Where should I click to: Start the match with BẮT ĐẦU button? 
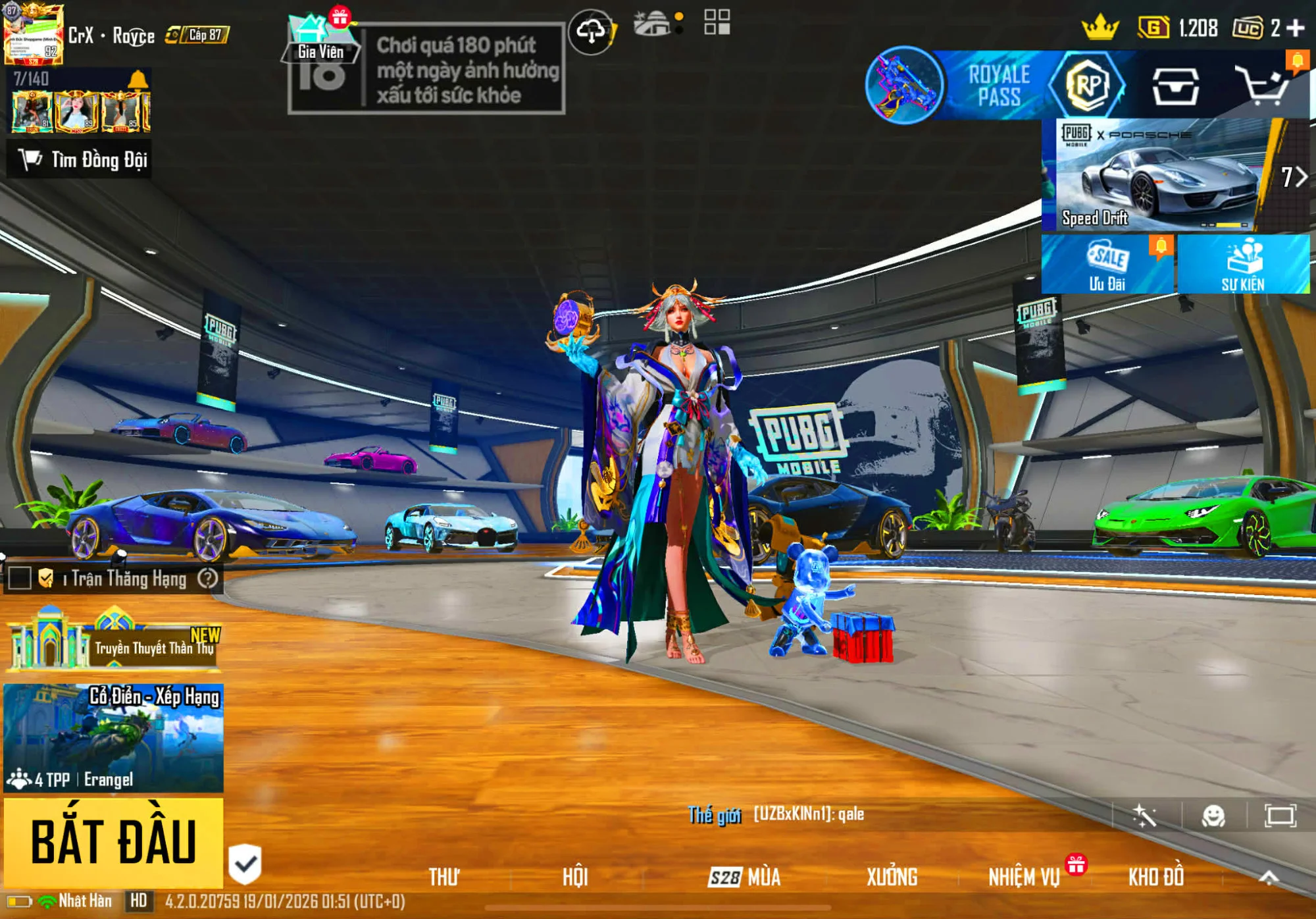[113, 842]
